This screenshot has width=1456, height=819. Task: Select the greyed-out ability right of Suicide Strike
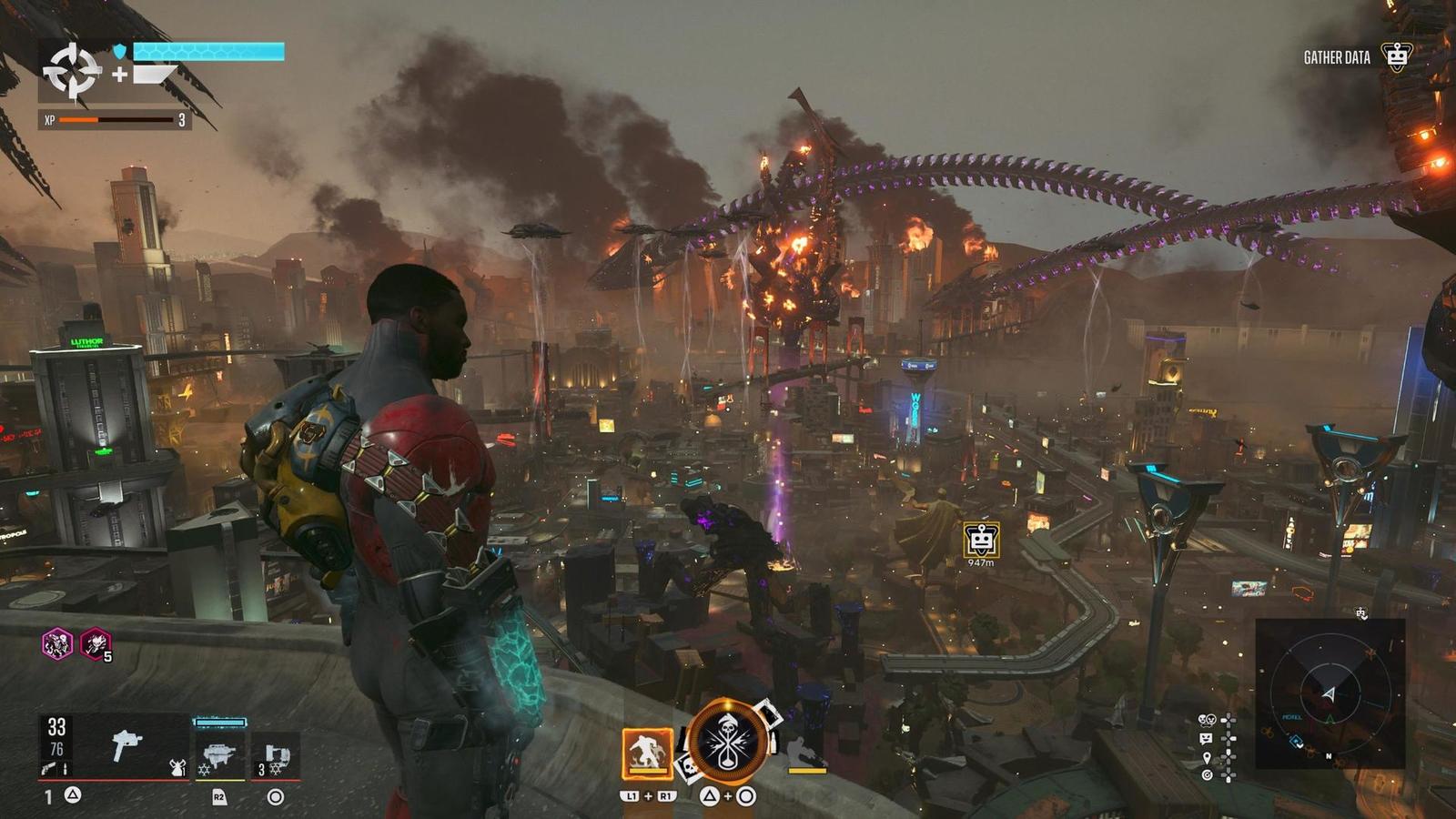pyautogui.click(x=804, y=753)
